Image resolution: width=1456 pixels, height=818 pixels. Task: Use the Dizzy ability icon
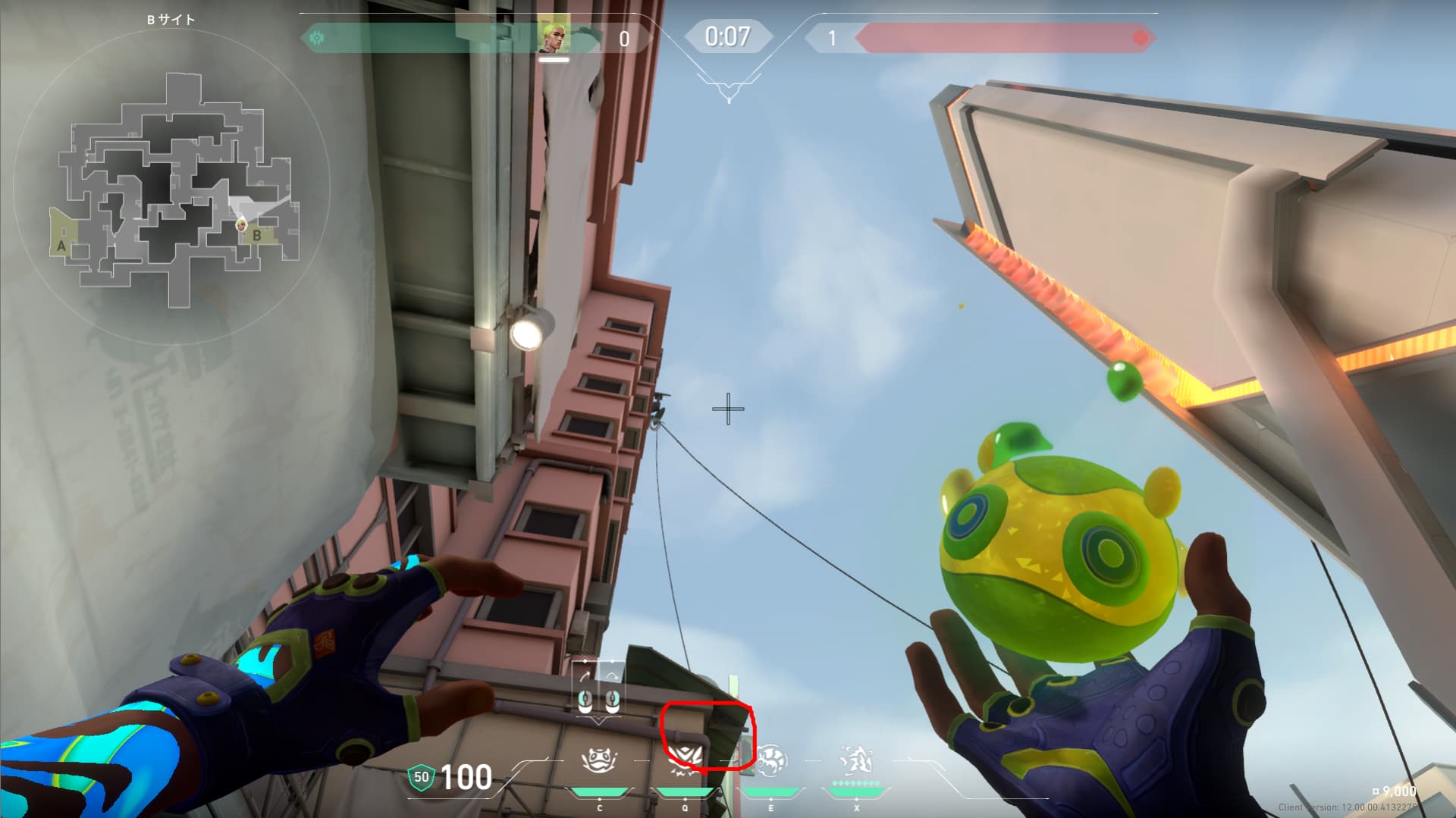(x=771, y=760)
